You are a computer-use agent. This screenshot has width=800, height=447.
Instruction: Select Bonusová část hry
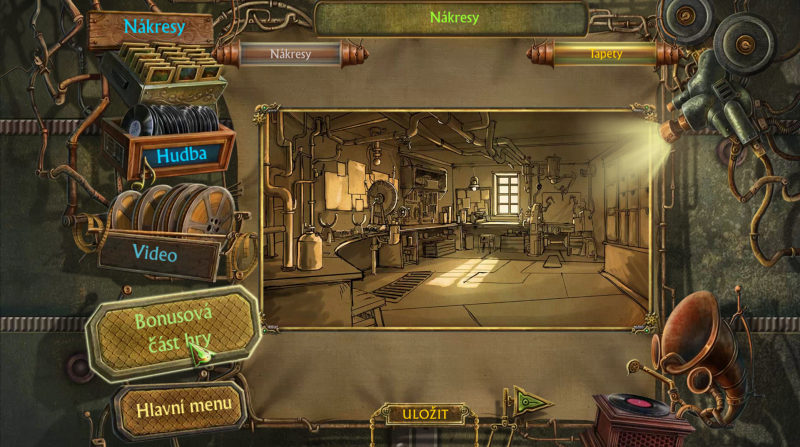pyautogui.click(x=171, y=332)
